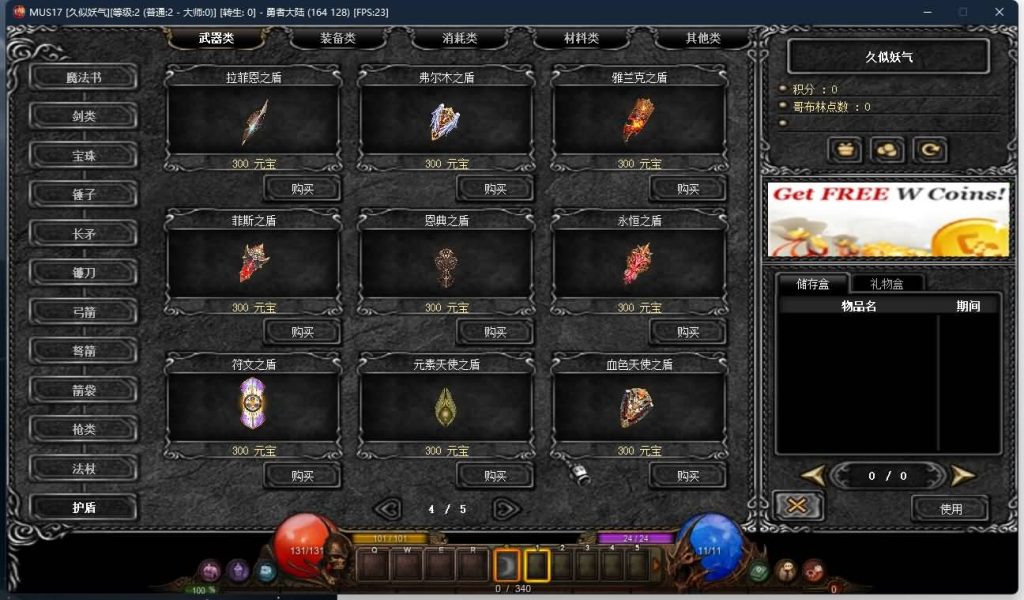Purchase the 恩典之盾 shield
This screenshot has height=600, width=1024.
coord(495,331)
